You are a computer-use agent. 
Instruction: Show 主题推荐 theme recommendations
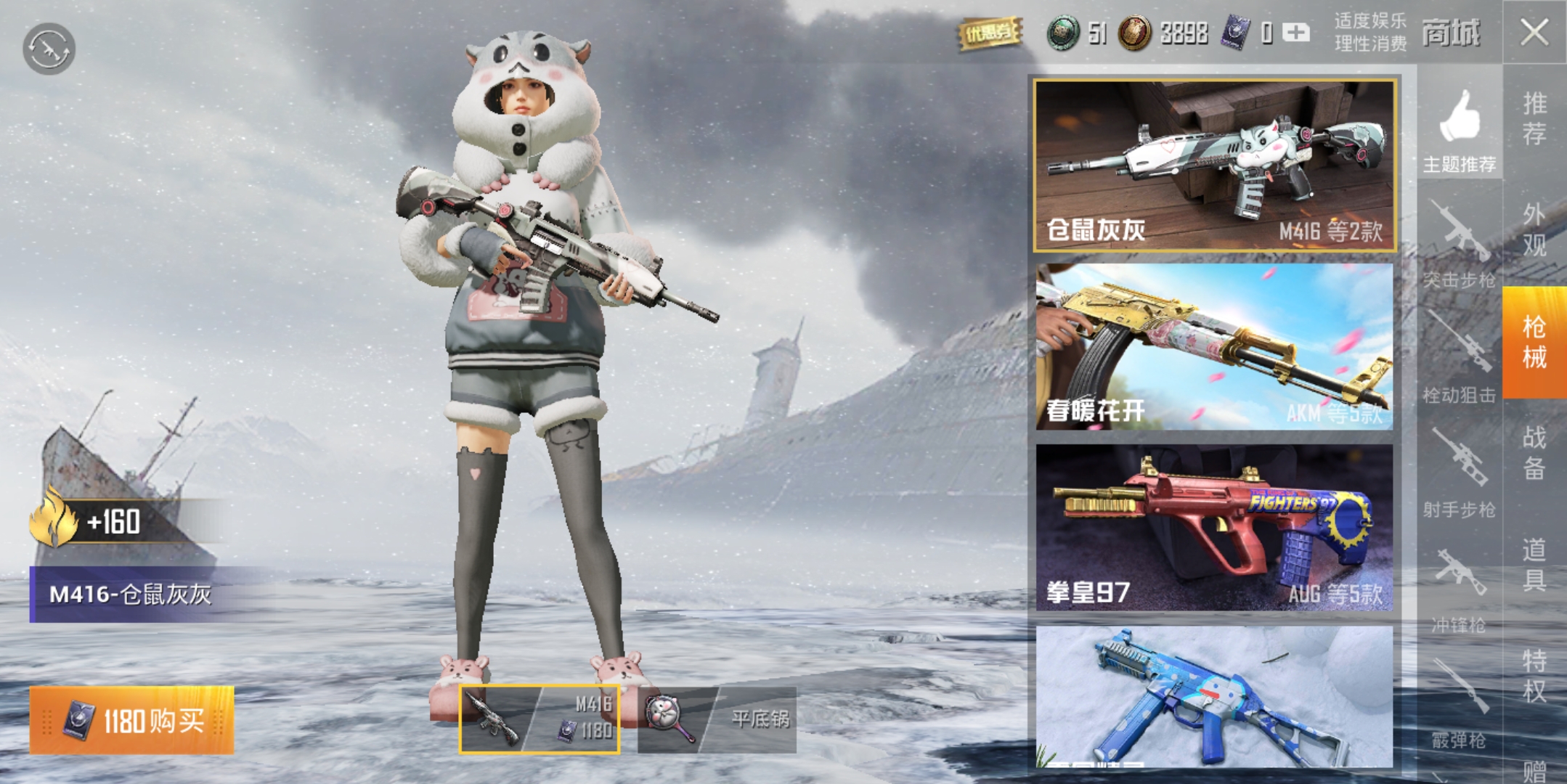(x=1460, y=131)
